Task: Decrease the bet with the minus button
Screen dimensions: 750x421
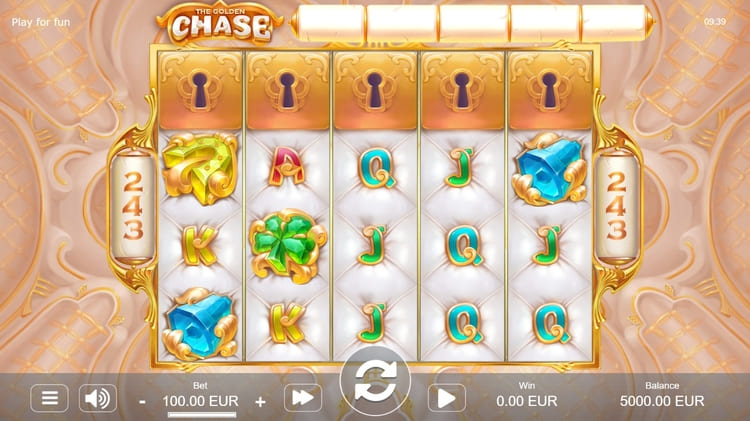Action: pyautogui.click(x=143, y=401)
